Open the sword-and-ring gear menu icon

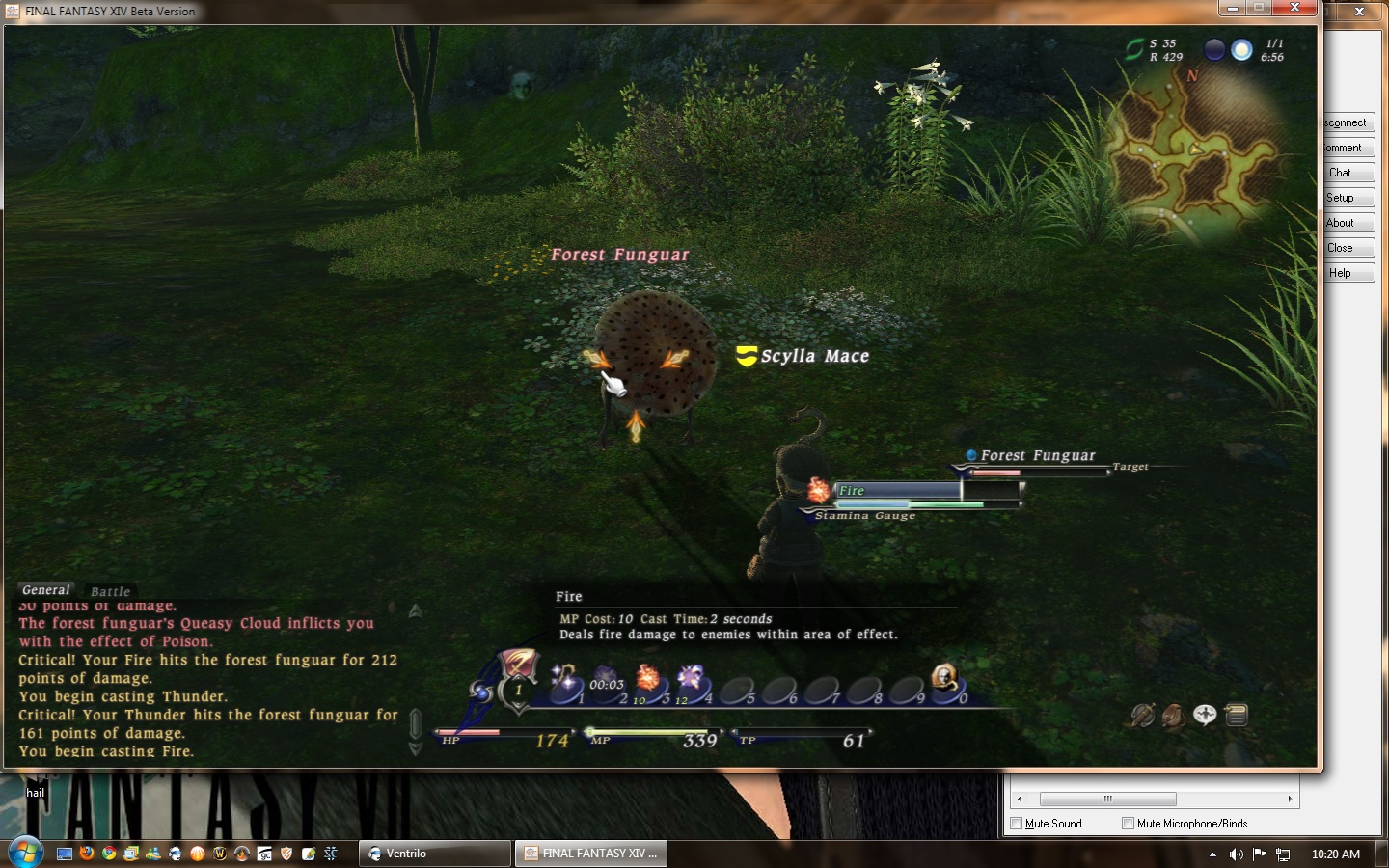coord(1142,715)
